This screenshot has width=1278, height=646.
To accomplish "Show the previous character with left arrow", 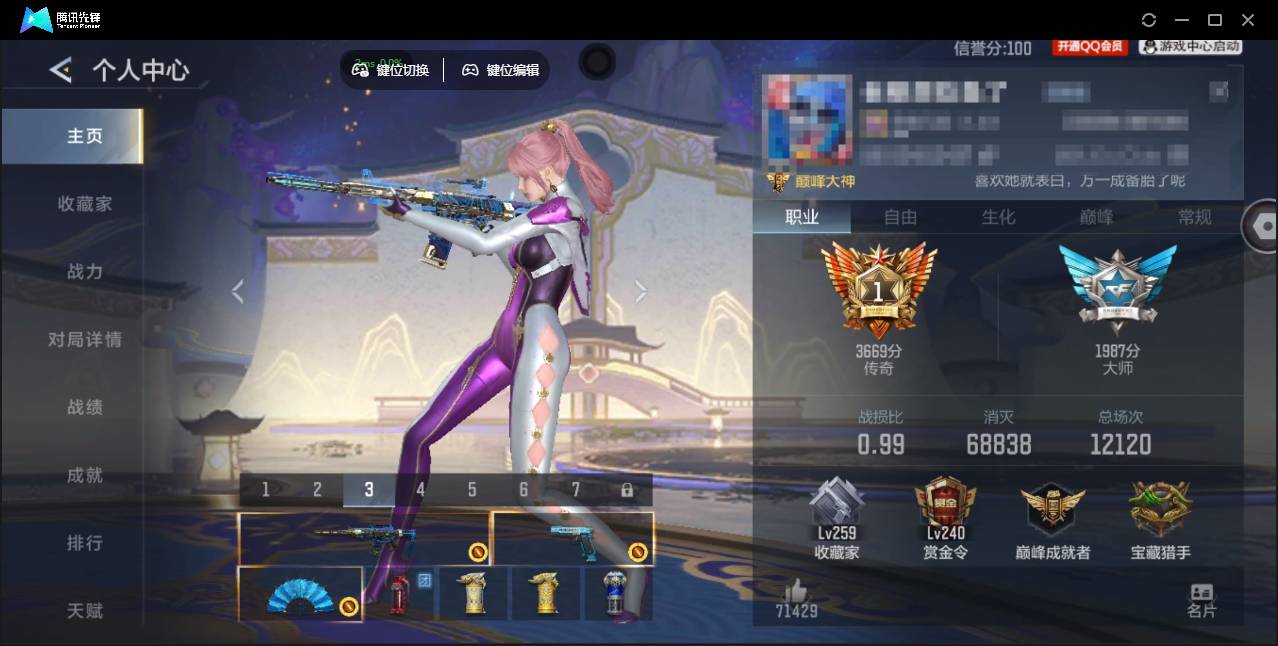I will click(x=237, y=291).
